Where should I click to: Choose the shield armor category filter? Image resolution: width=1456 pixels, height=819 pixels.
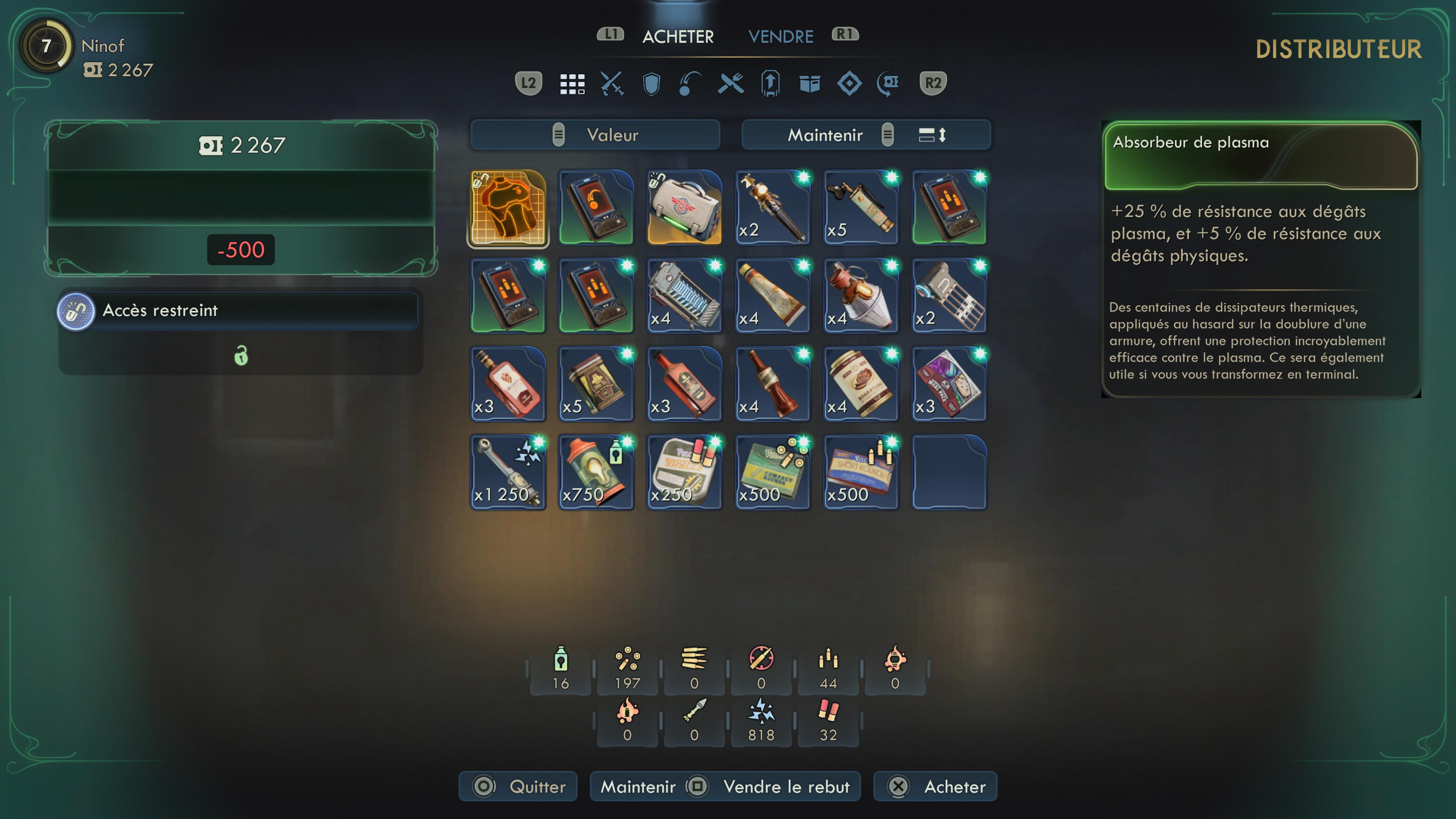point(651,84)
